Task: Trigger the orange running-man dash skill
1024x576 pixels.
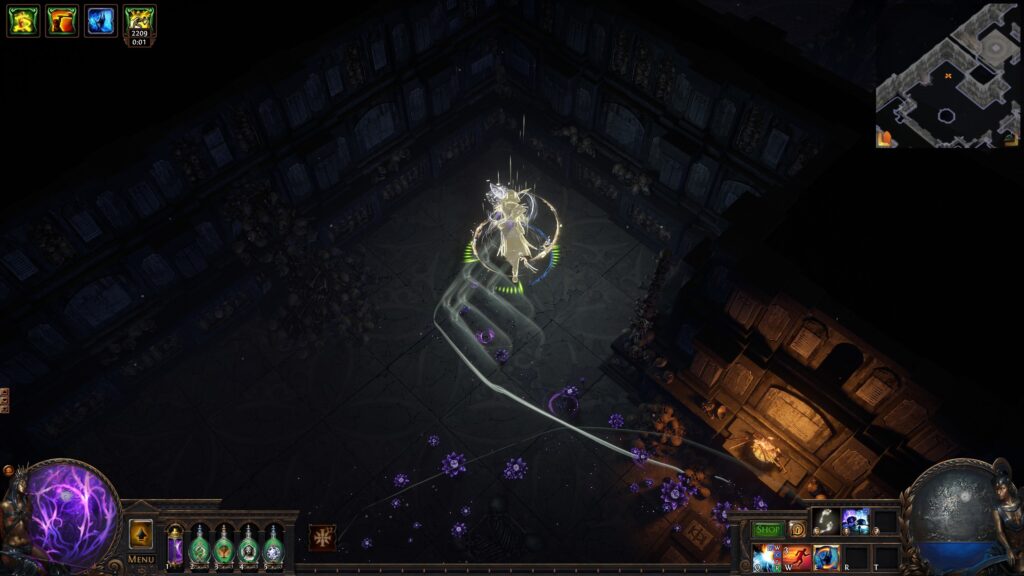Action: click(797, 557)
